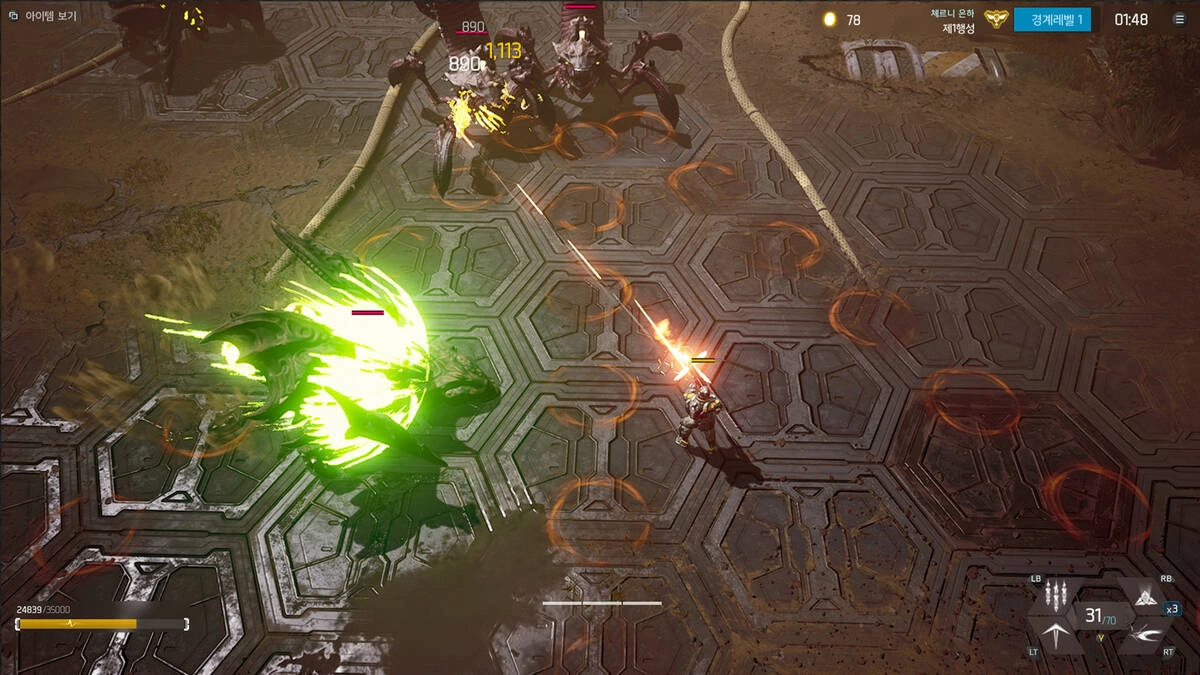The image size is (1200, 675).
Task: Activate the triple missile ability icon
Action: click(x=1055, y=597)
